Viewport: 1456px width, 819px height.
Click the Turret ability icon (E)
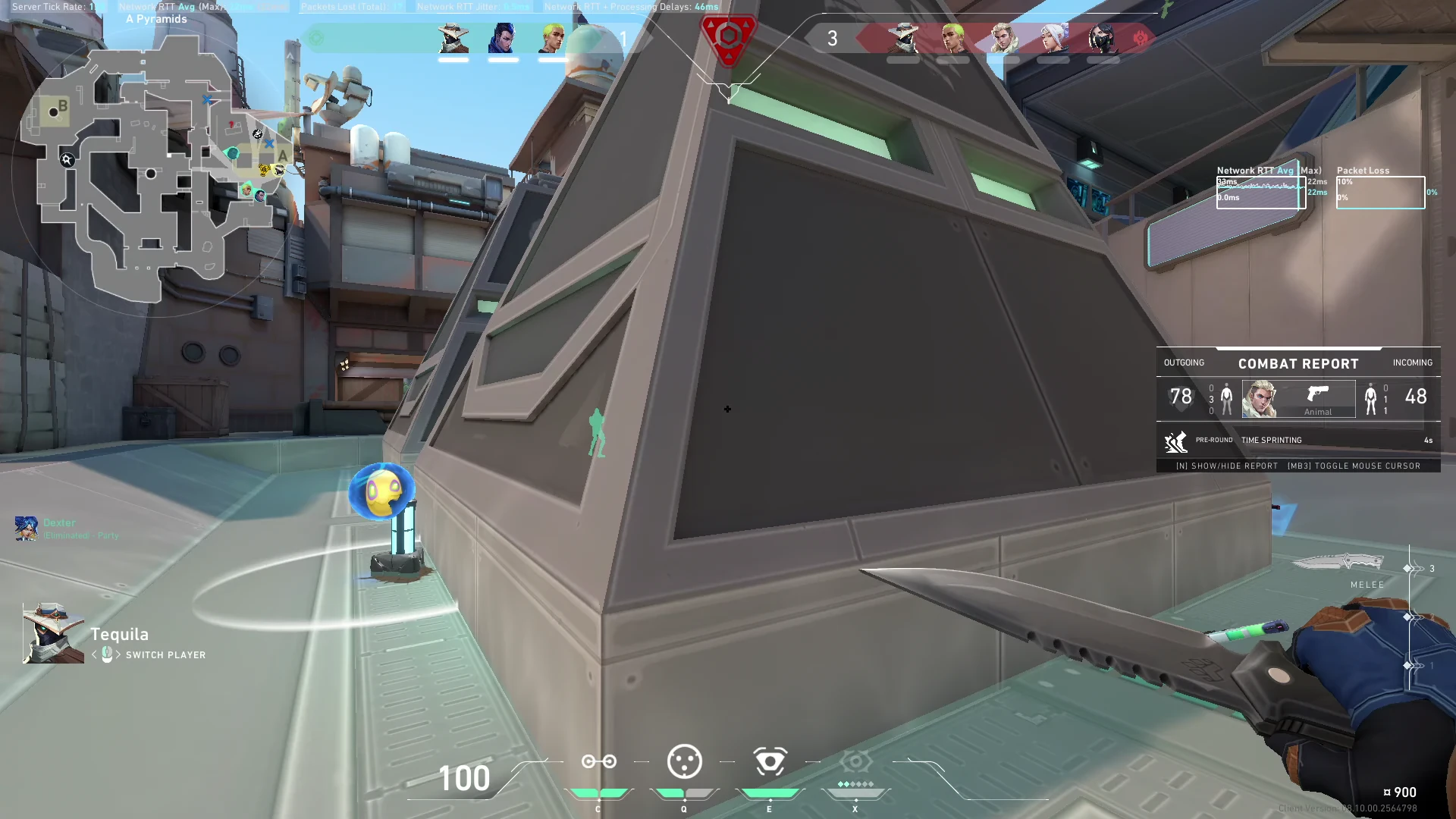(770, 762)
